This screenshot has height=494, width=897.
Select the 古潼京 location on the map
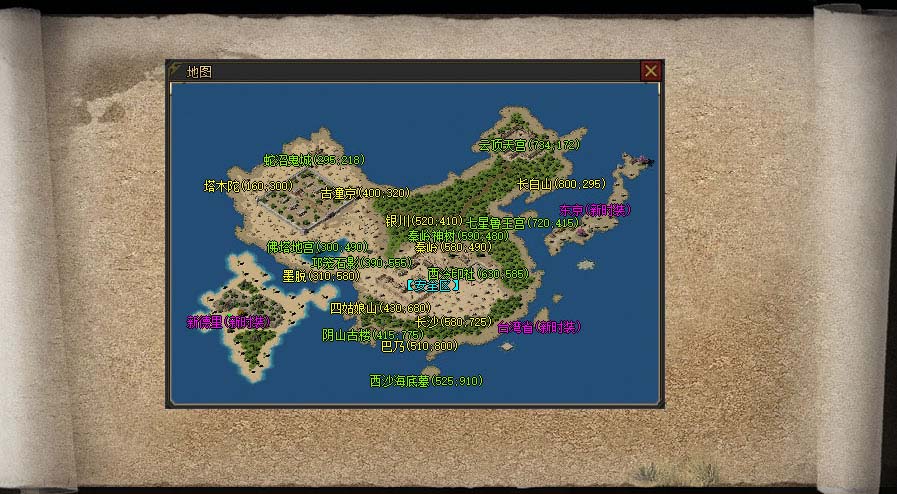point(365,193)
